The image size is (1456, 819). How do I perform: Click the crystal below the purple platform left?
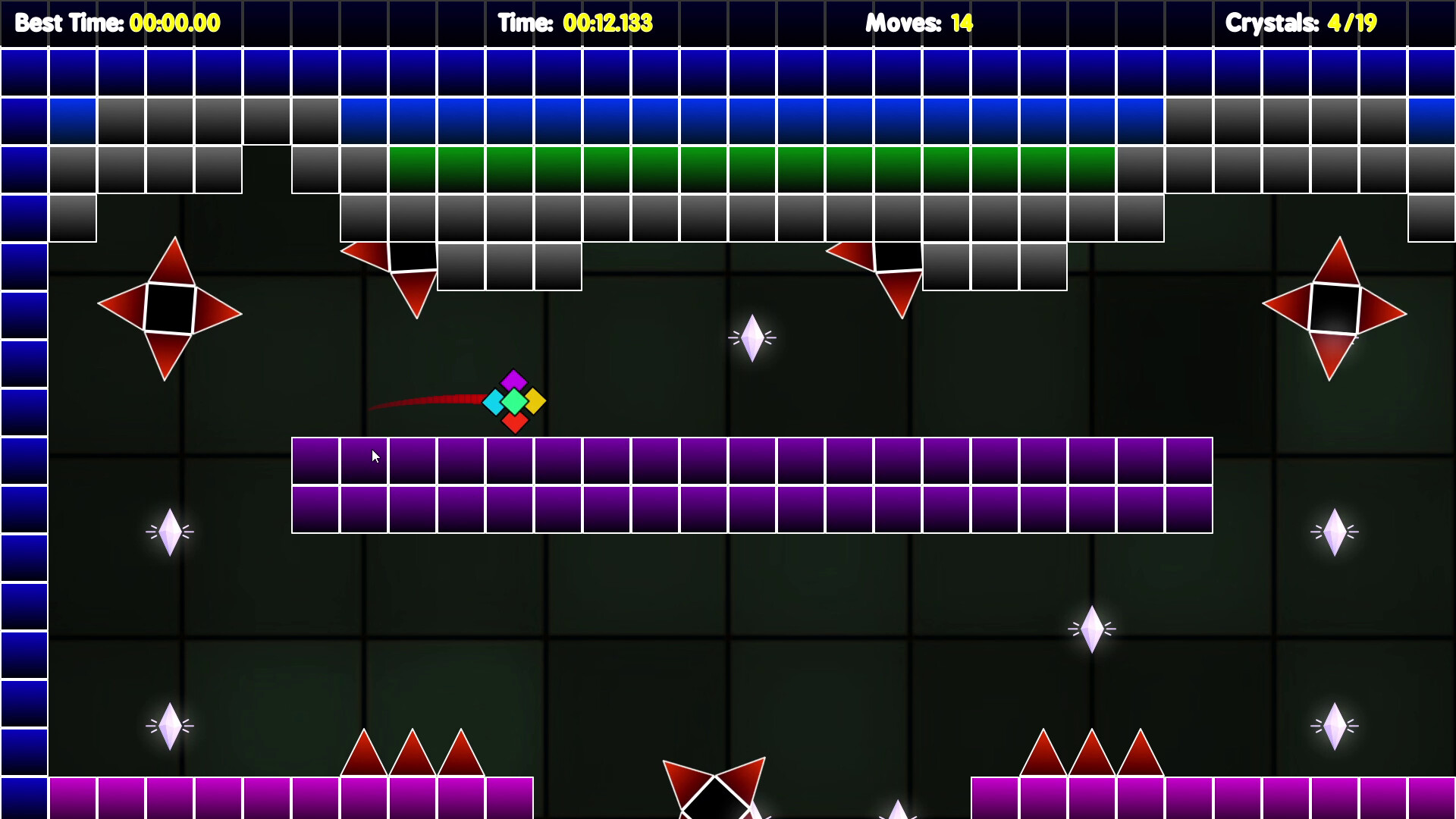(170, 532)
